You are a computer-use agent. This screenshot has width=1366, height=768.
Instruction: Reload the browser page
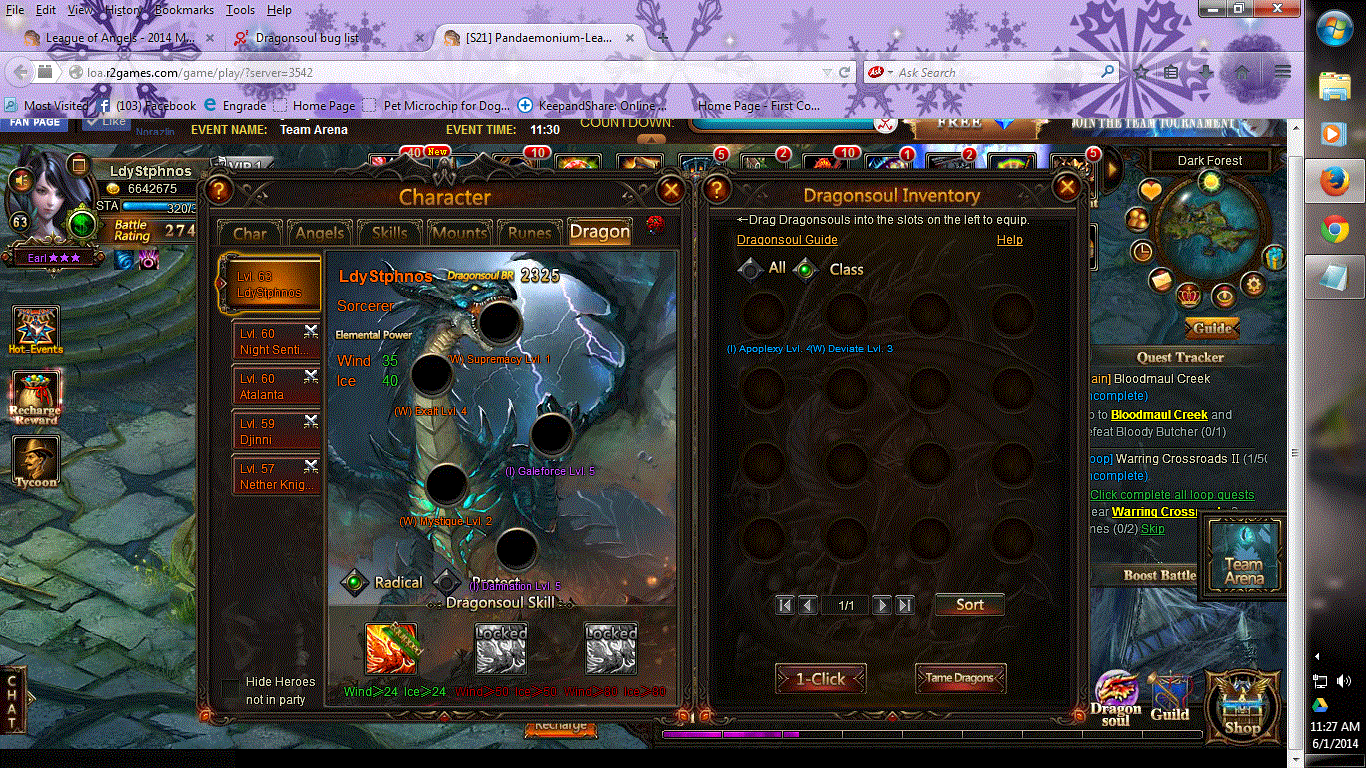845,72
